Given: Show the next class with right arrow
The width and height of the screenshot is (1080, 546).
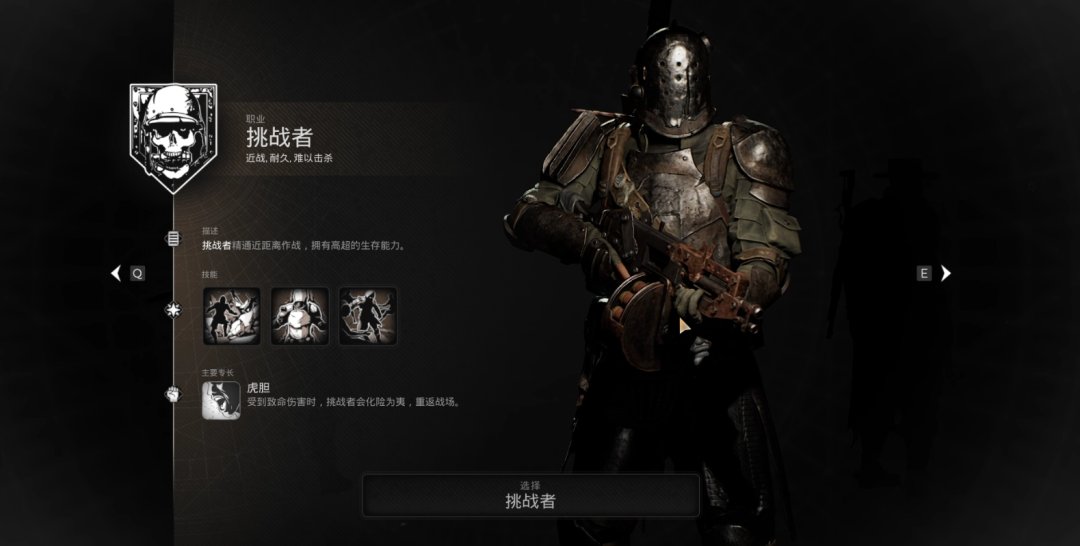Looking at the screenshot, I should [x=945, y=273].
